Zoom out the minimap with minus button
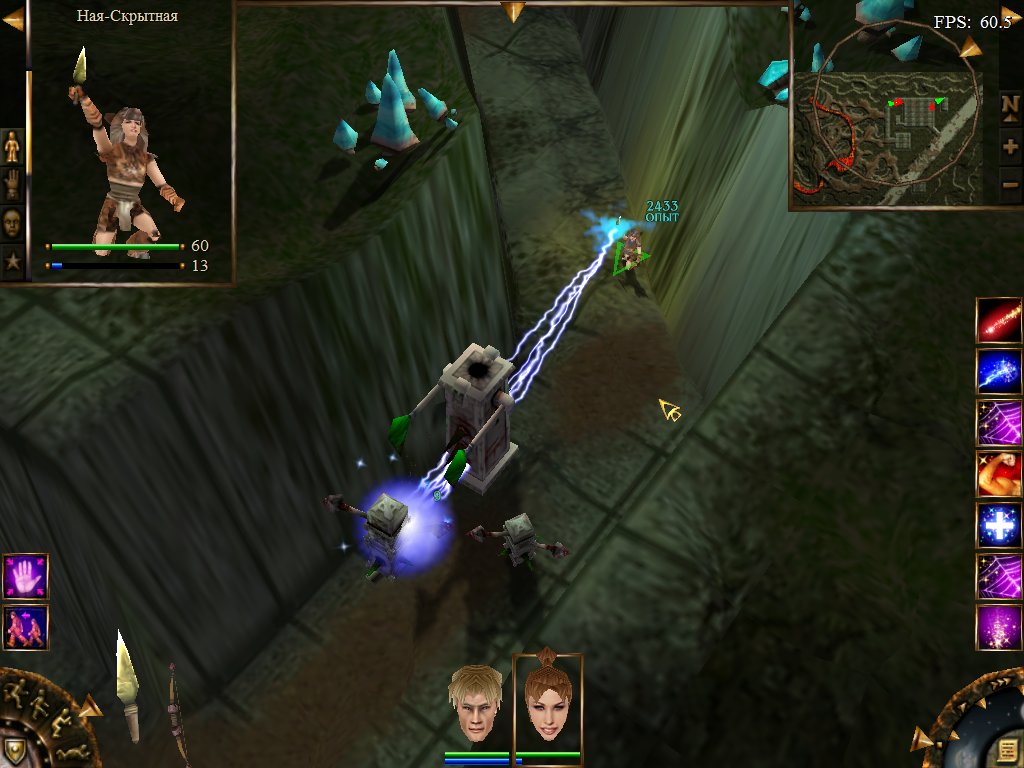The height and width of the screenshot is (768, 1024). (1010, 184)
